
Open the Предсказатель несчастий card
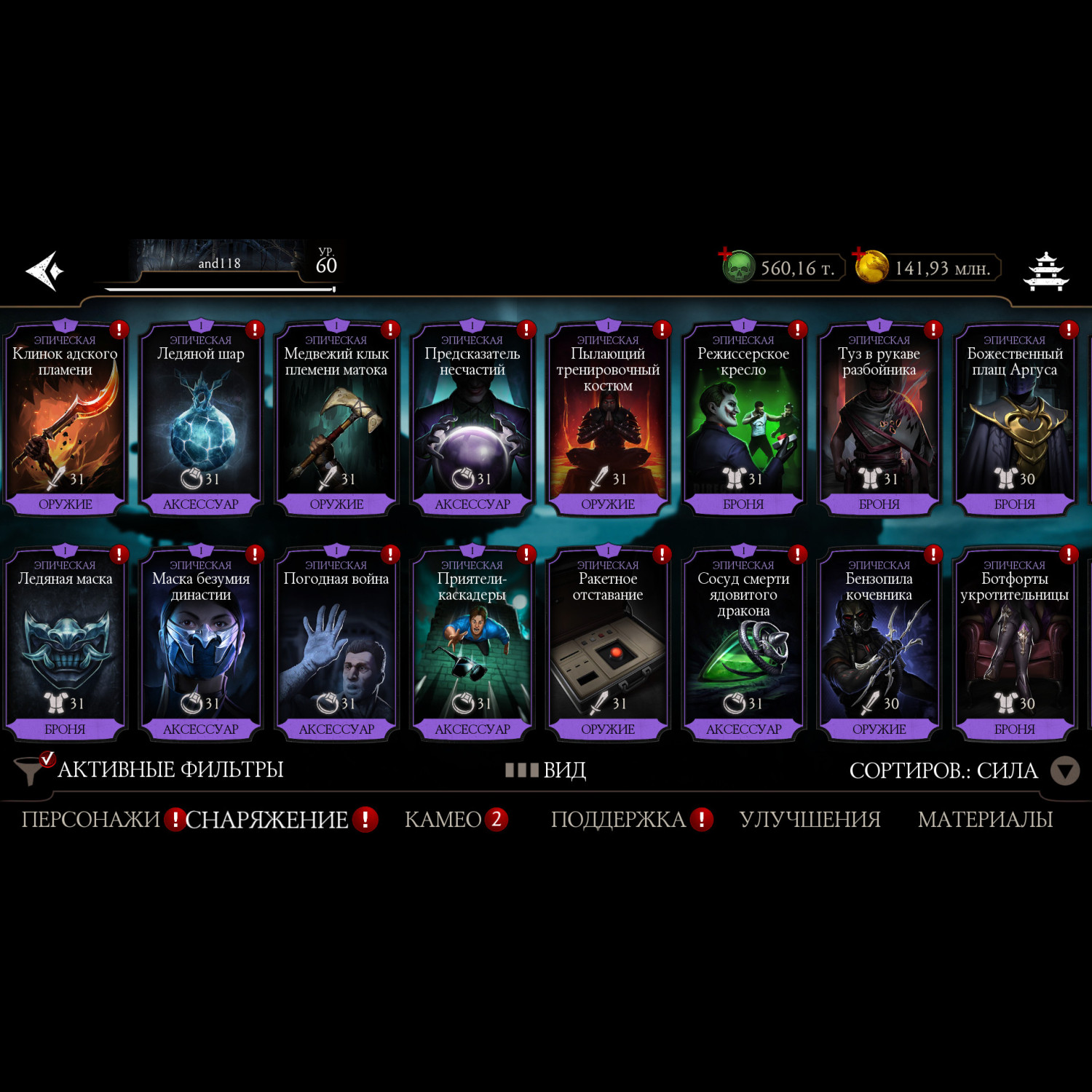coord(472,420)
